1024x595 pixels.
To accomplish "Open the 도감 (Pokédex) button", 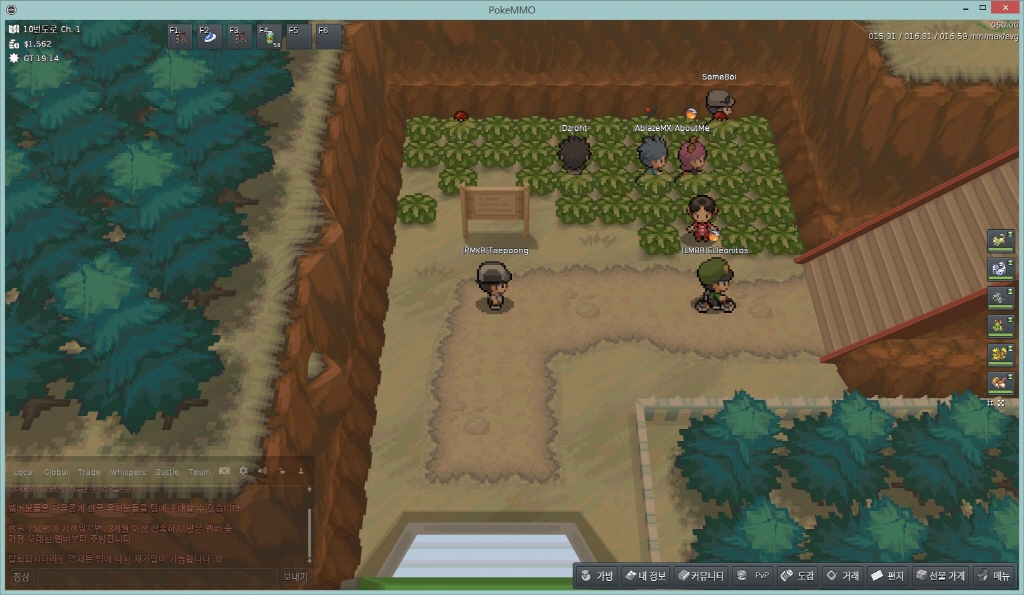I will [x=798, y=575].
